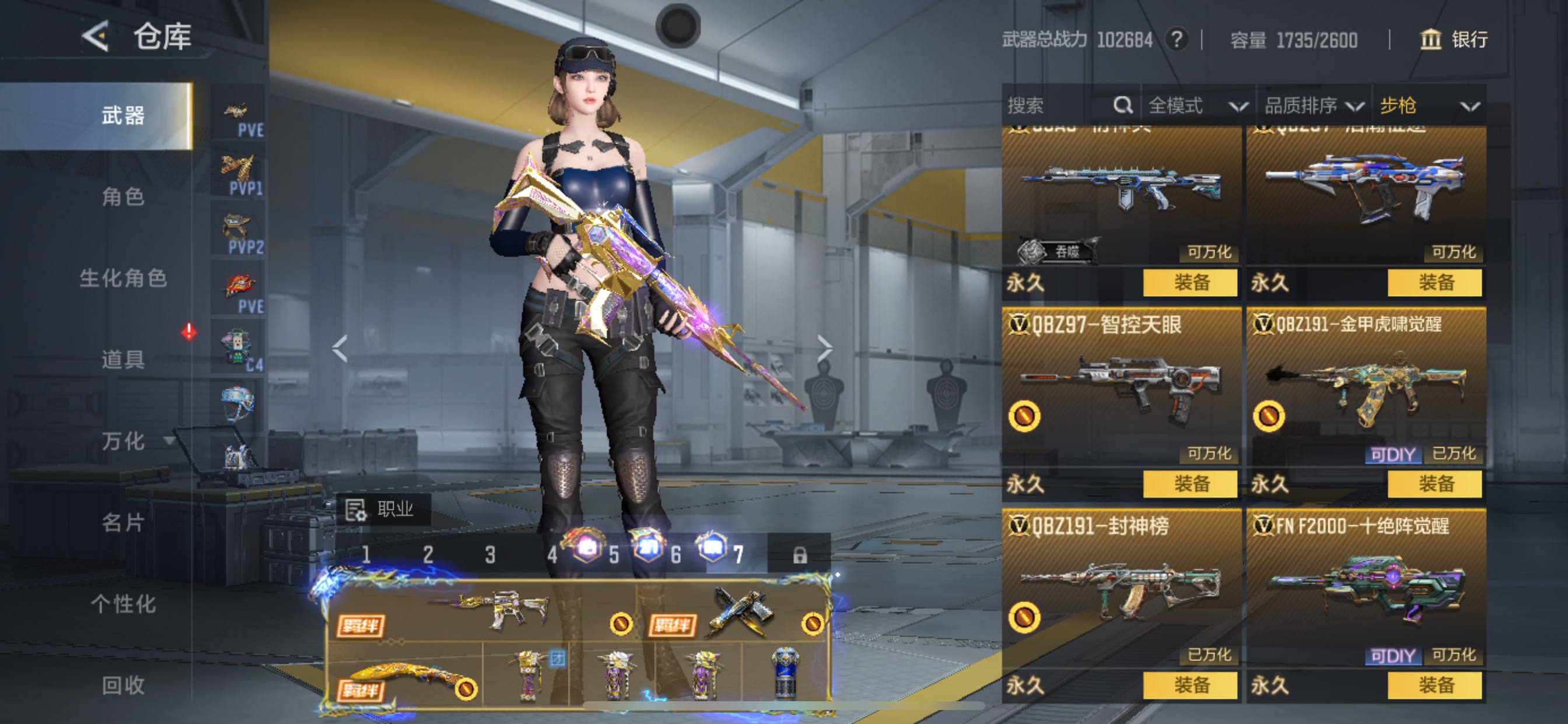
Task: Select the 道具 category
Action: pyautogui.click(x=123, y=359)
